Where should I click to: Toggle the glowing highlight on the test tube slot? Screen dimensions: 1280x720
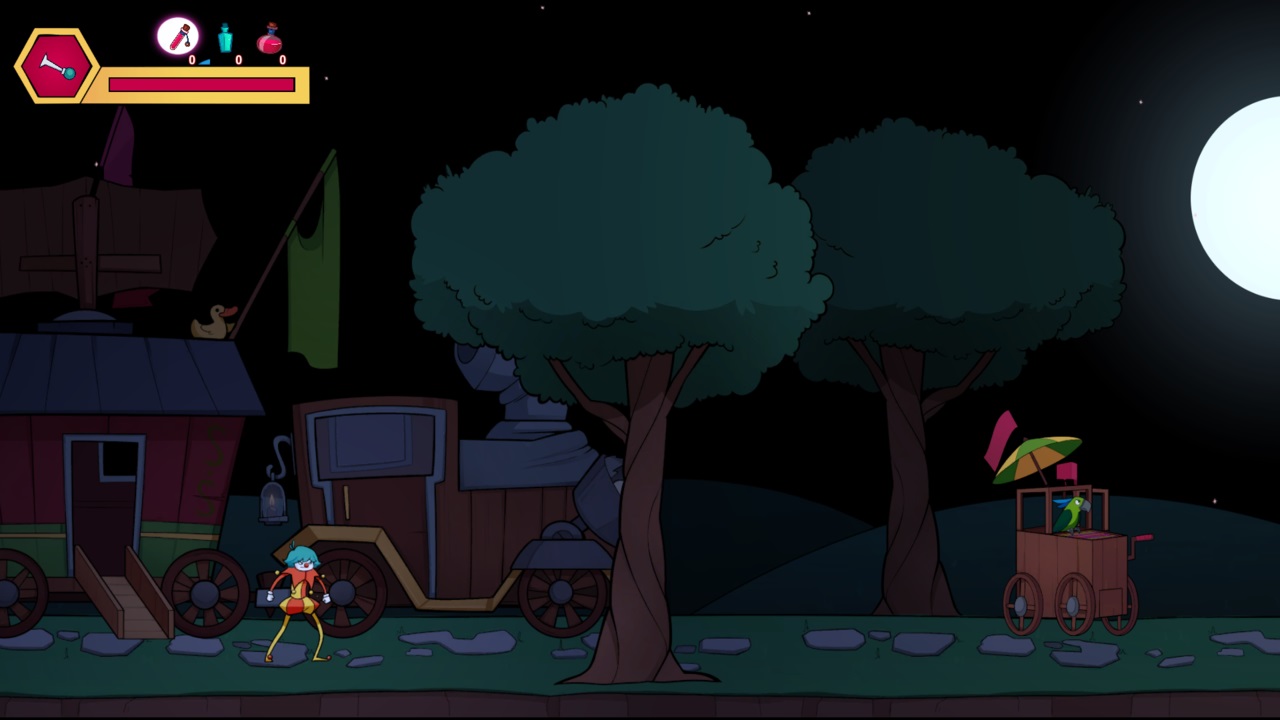178,37
